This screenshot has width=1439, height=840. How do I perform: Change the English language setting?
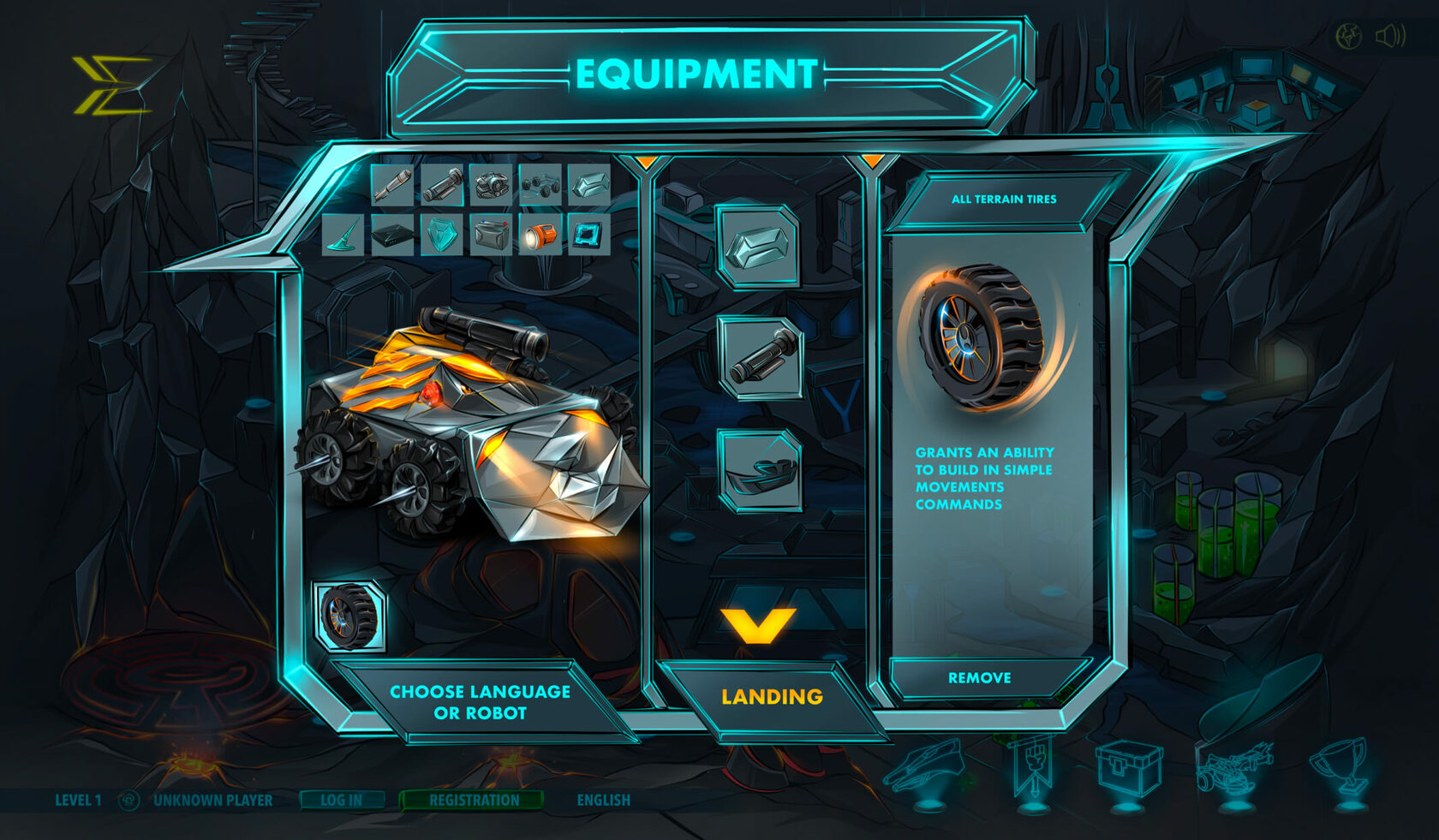coord(603,800)
